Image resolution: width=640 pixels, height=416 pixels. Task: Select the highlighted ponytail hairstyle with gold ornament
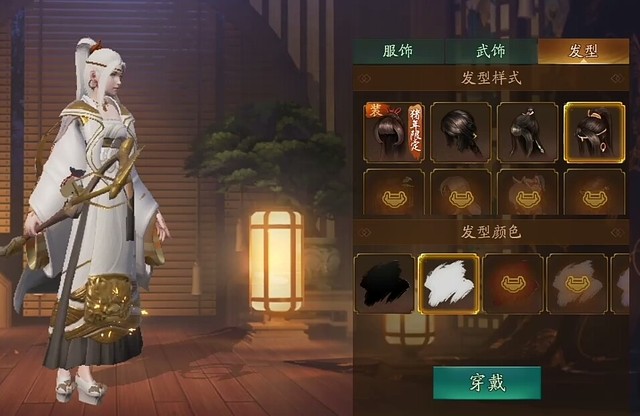coord(594,132)
